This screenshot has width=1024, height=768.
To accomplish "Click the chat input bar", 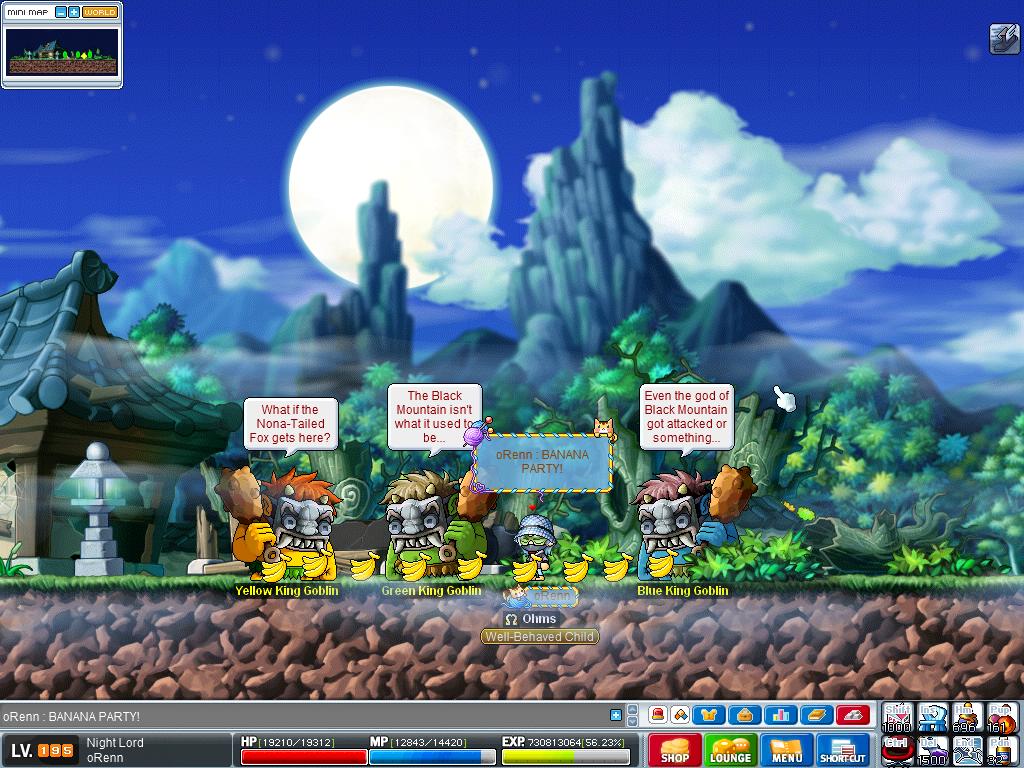I will click(300, 716).
